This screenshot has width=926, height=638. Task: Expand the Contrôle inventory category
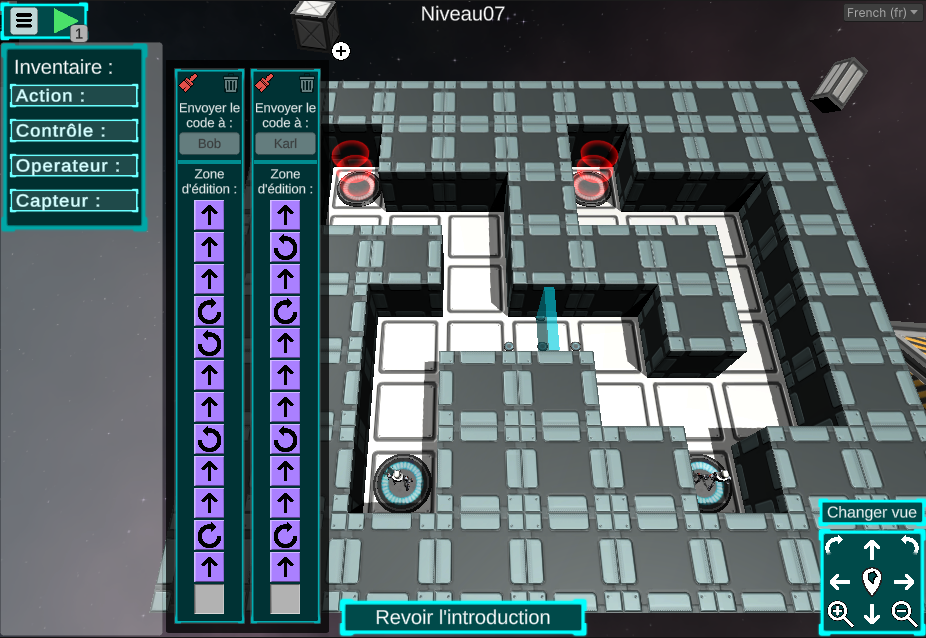[x=74, y=131]
